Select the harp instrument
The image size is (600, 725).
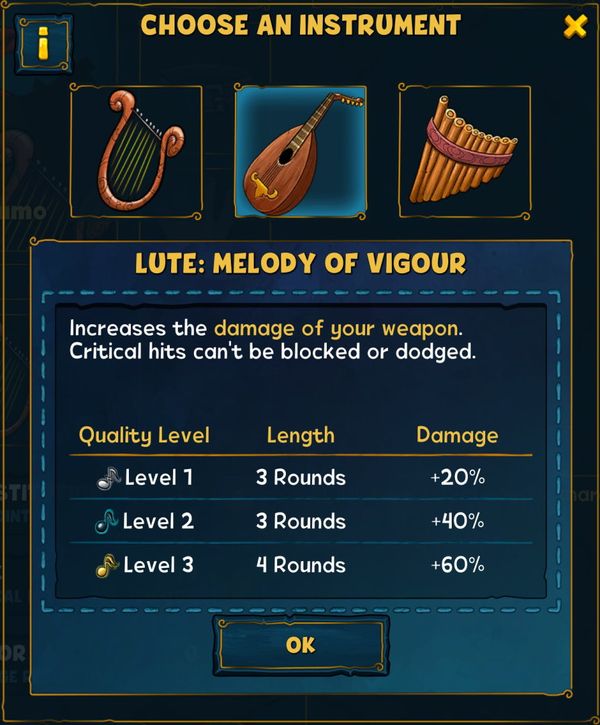click(136, 151)
